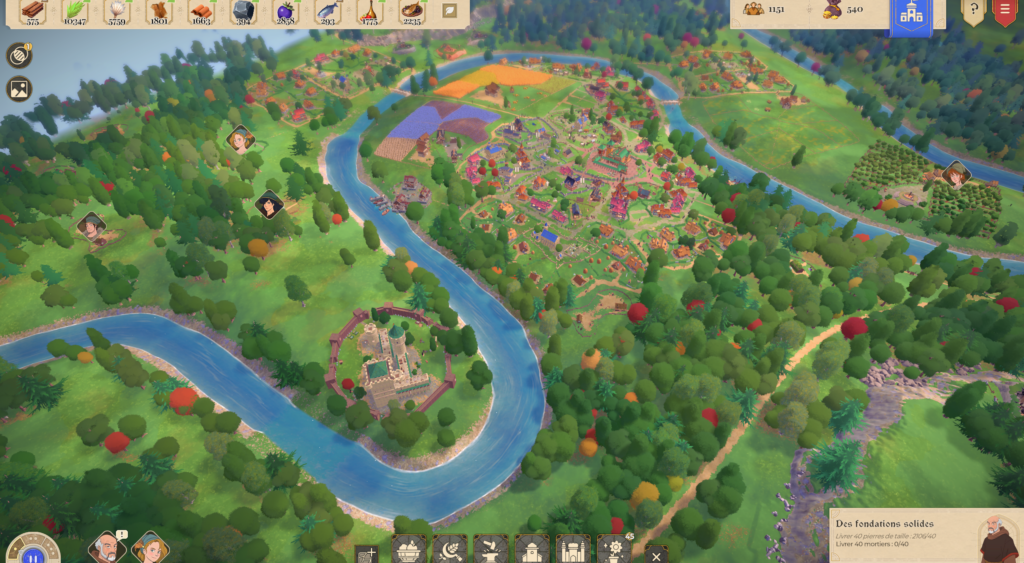Open the coin stack notification icon
This screenshot has width=1024, height=563.
(19, 56)
